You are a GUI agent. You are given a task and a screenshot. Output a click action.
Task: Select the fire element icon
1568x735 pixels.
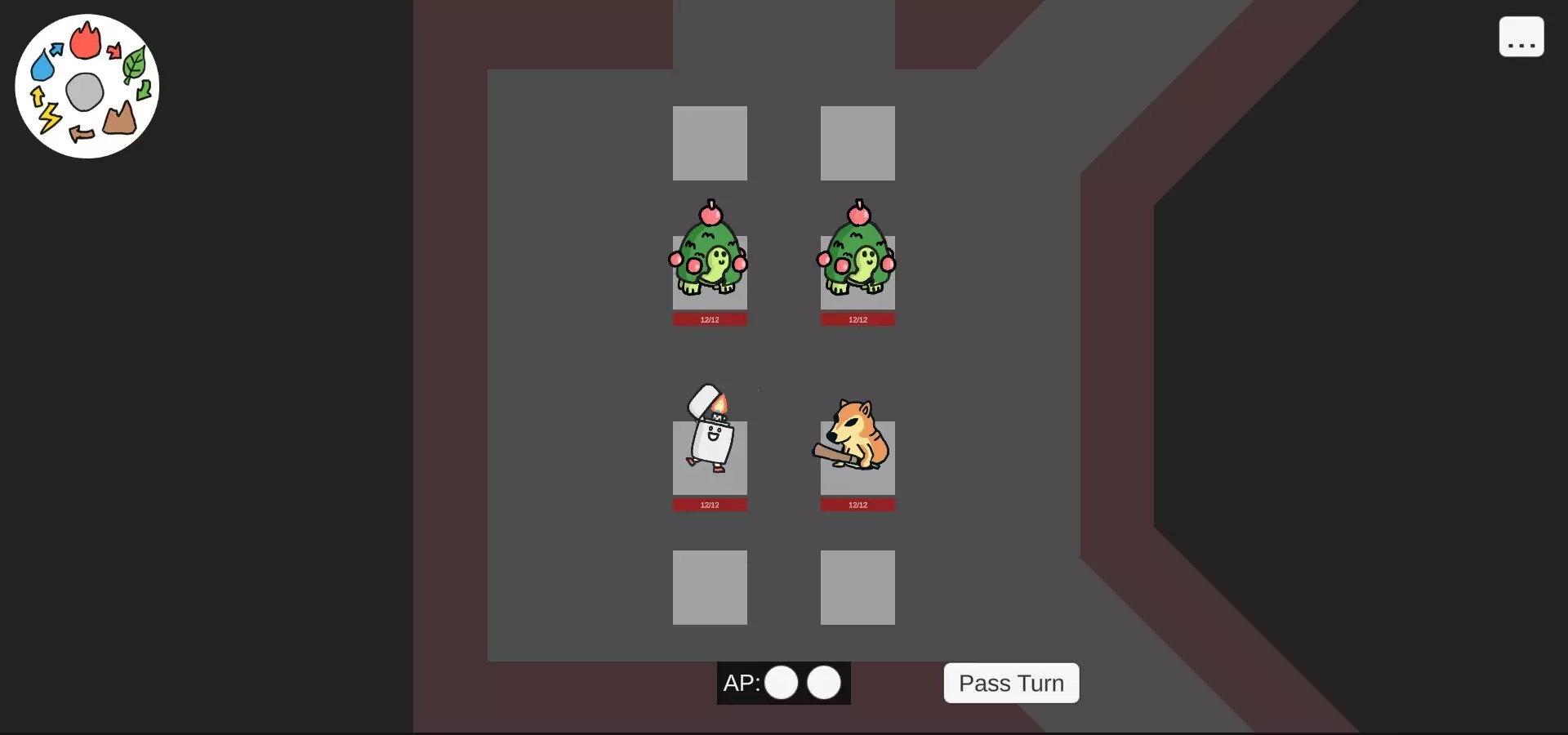[86, 42]
